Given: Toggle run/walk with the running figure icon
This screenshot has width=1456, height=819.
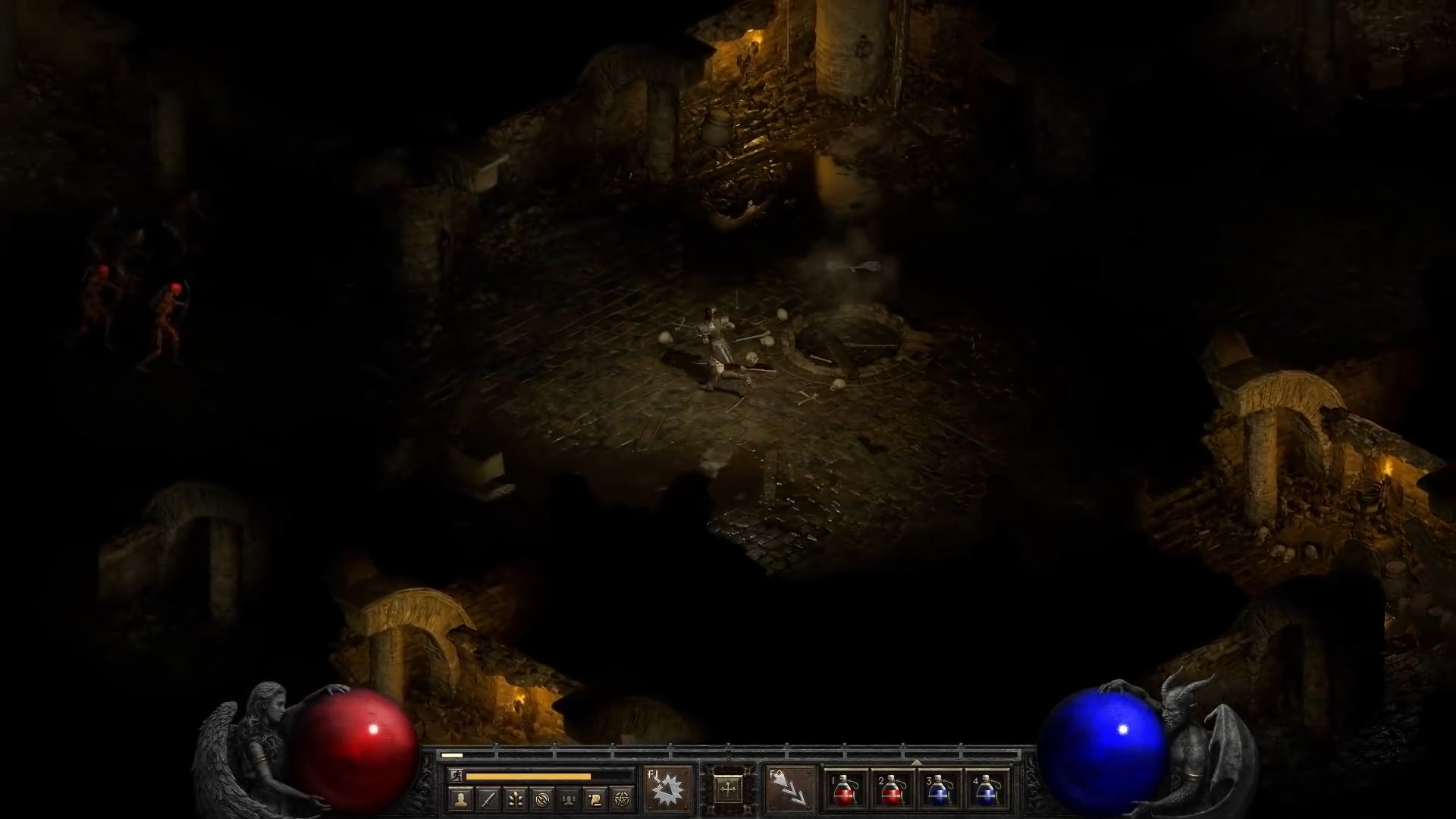Looking at the screenshot, I should coord(457,777).
